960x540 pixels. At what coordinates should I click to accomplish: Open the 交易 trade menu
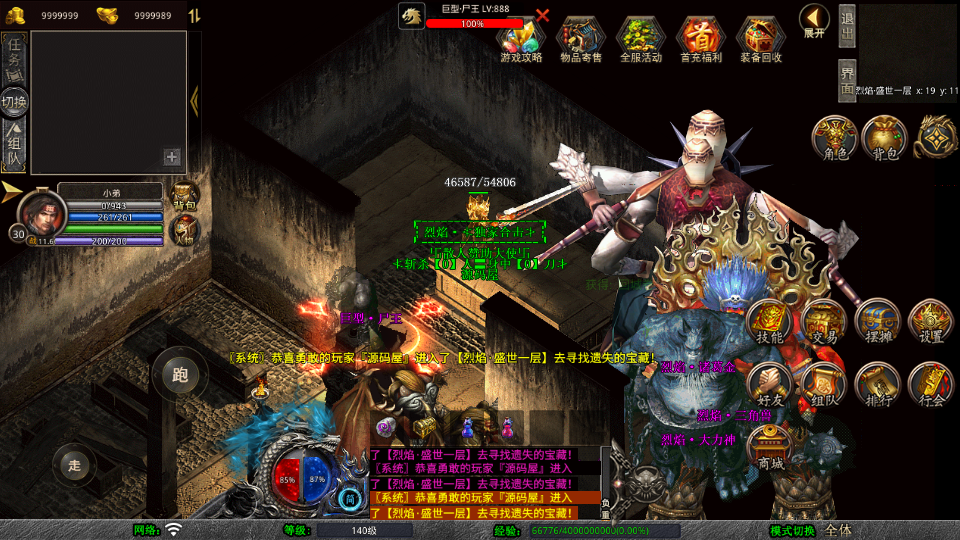[824, 322]
